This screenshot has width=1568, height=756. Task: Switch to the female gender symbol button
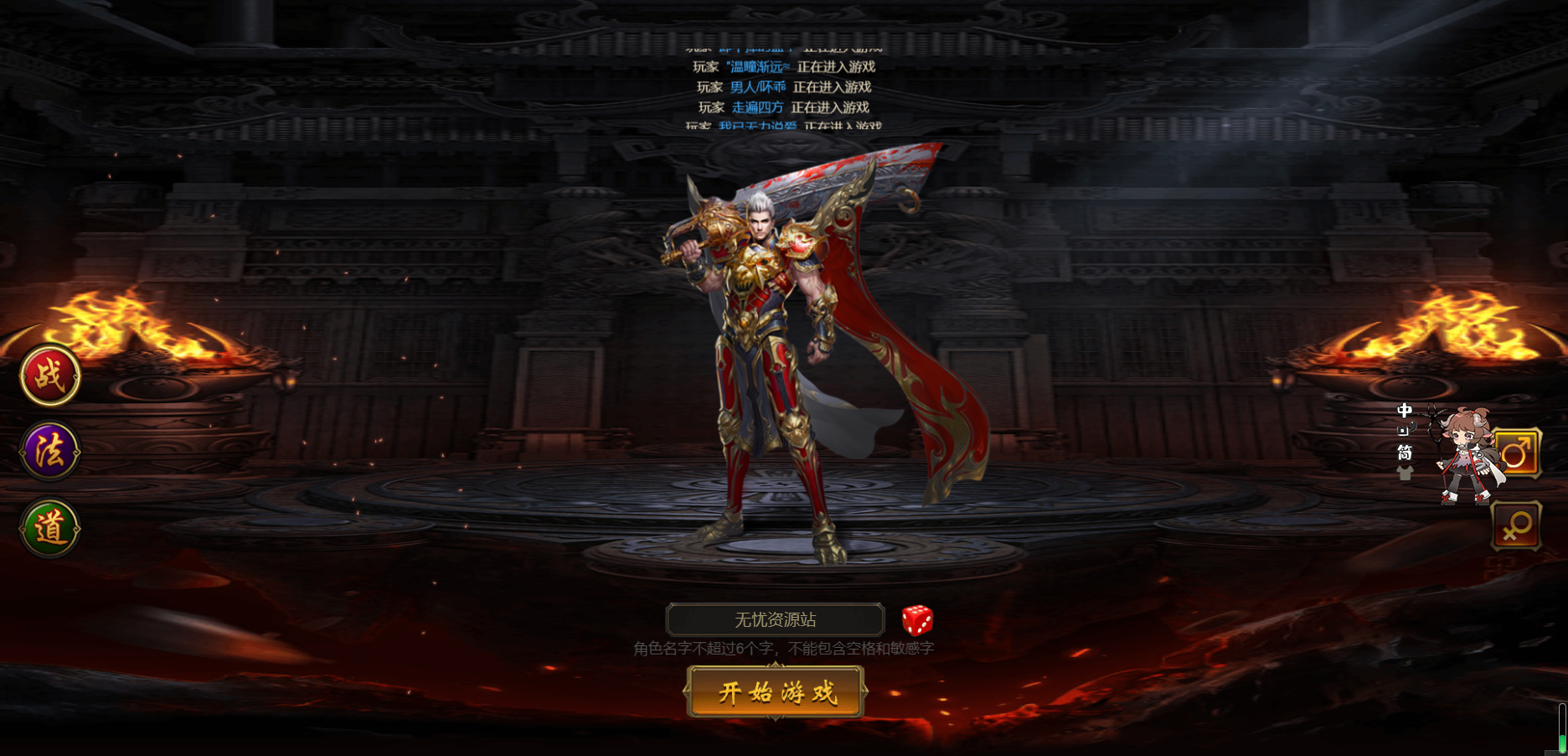(1516, 526)
